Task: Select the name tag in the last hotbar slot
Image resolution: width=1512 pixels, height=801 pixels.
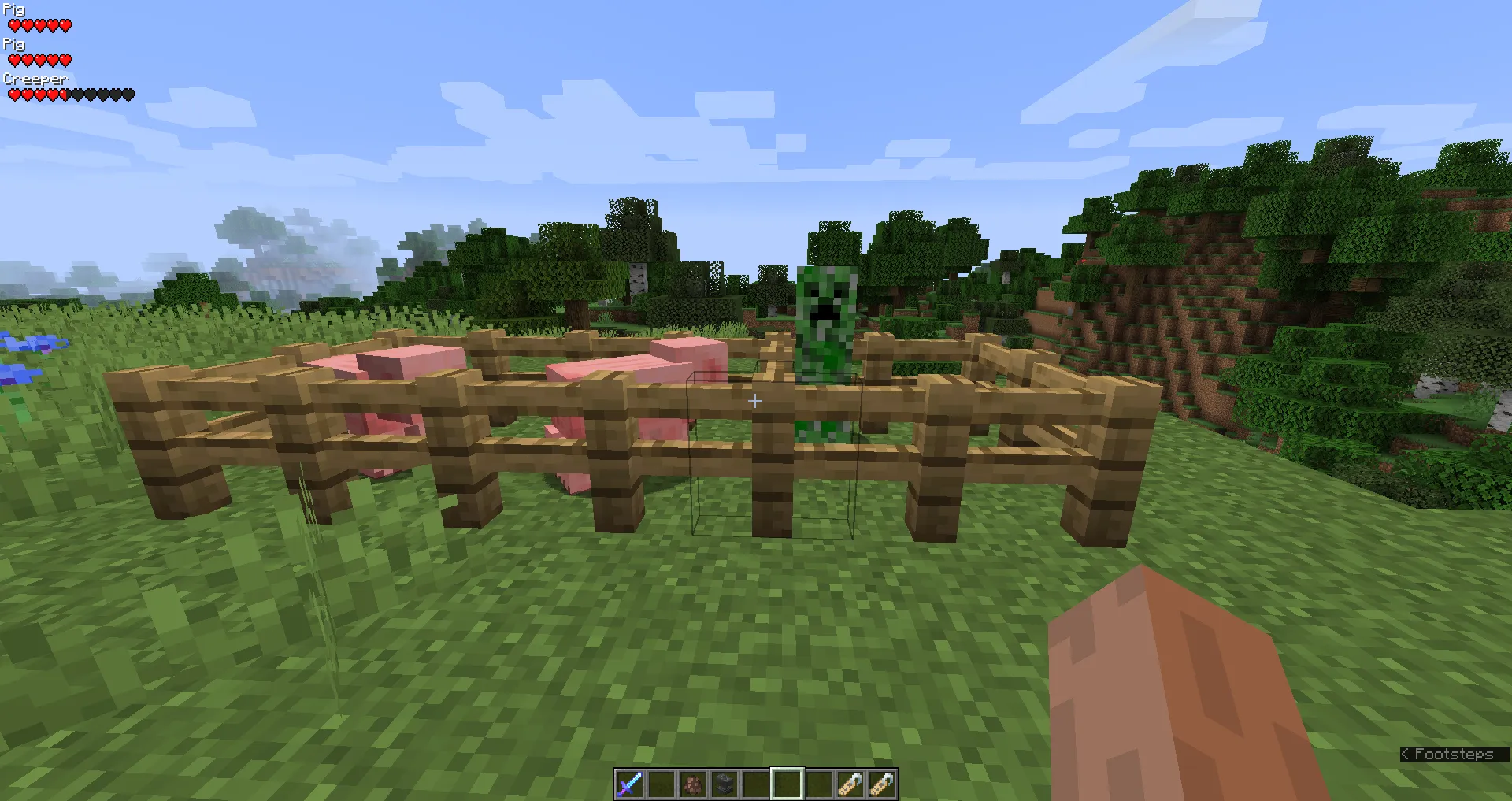Action: click(x=883, y=784)
